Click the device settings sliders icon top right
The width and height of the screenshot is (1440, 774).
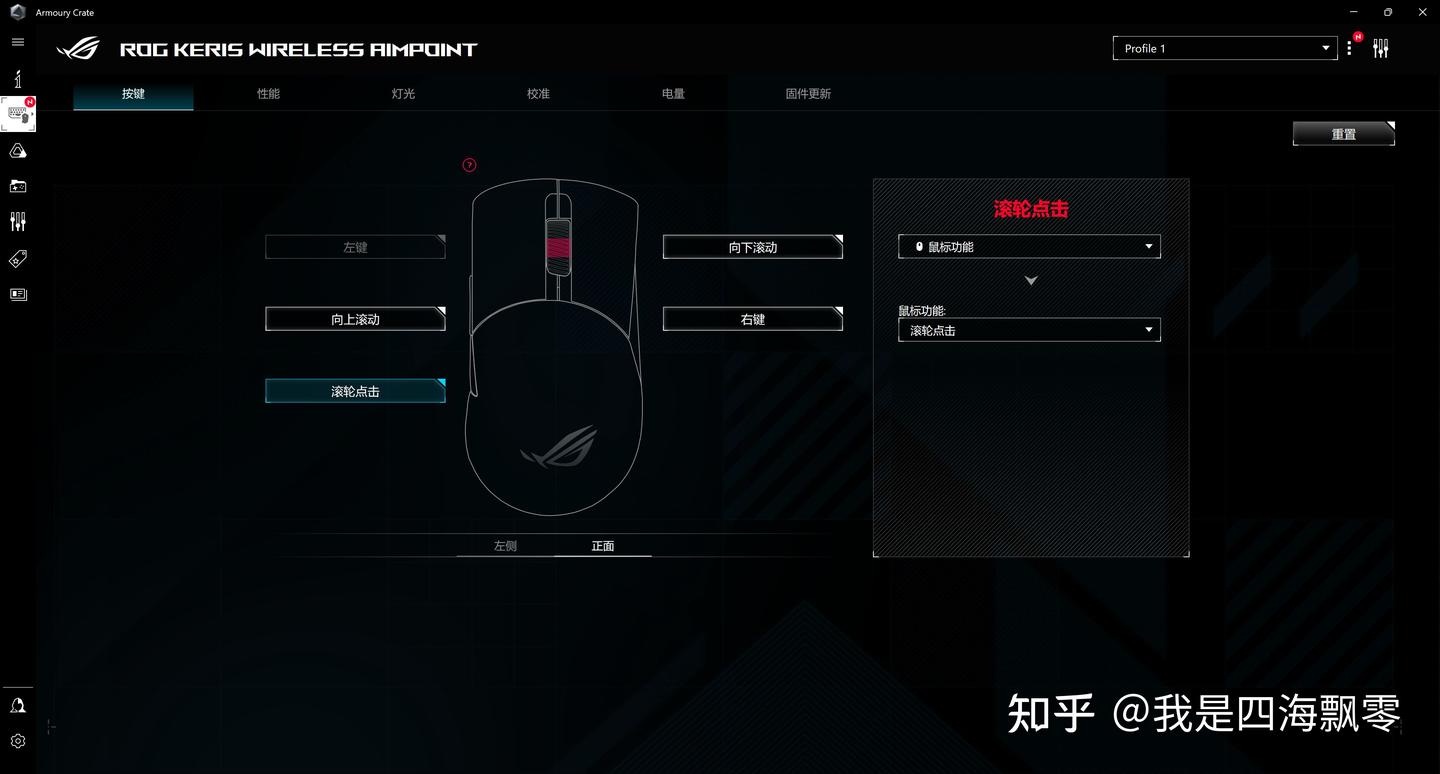click(x=1381, y=47)
